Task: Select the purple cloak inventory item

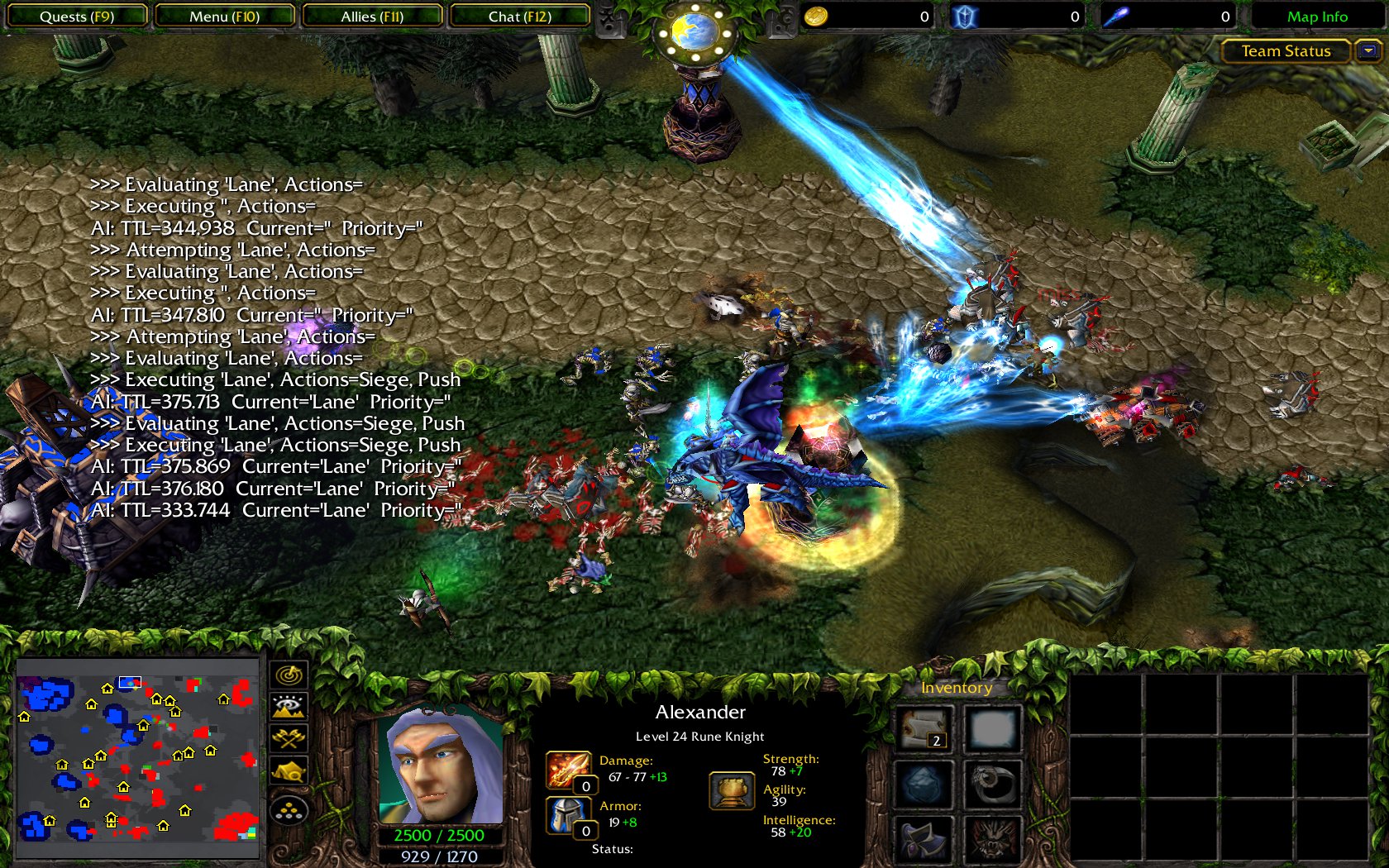Action: pyautogui.click(x=924, y=839)
